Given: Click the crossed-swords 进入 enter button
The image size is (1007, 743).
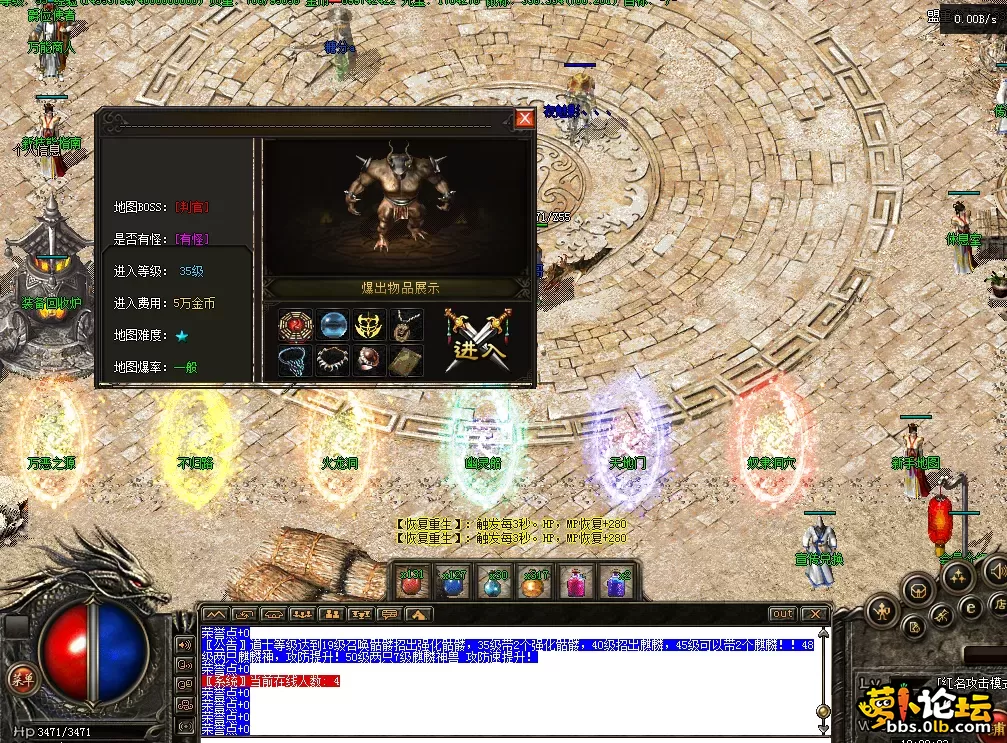Looking at the screenshot, I should 479,338.
